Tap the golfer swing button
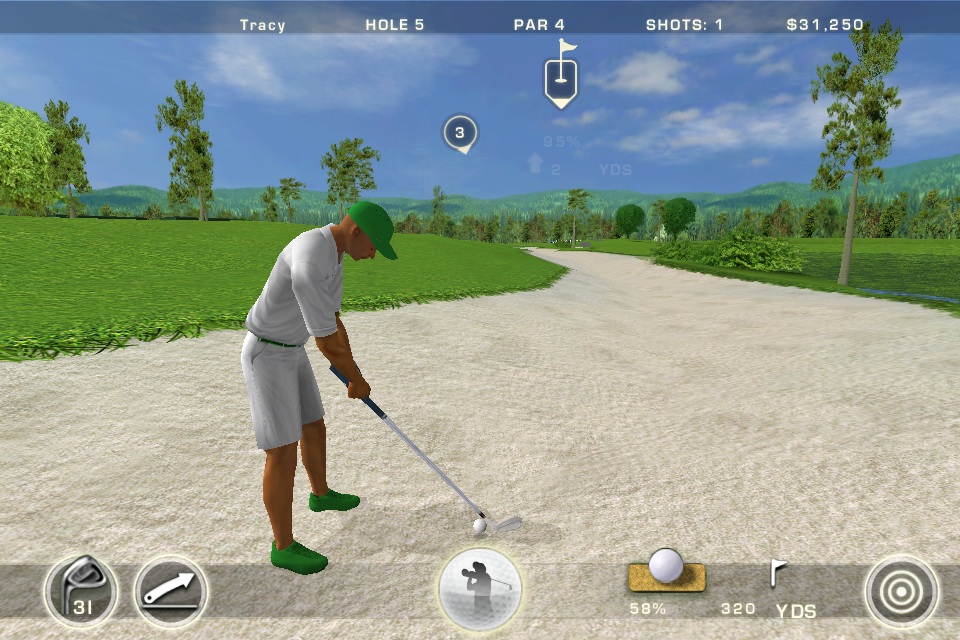The image size is (960, 640). pos(480,589)
